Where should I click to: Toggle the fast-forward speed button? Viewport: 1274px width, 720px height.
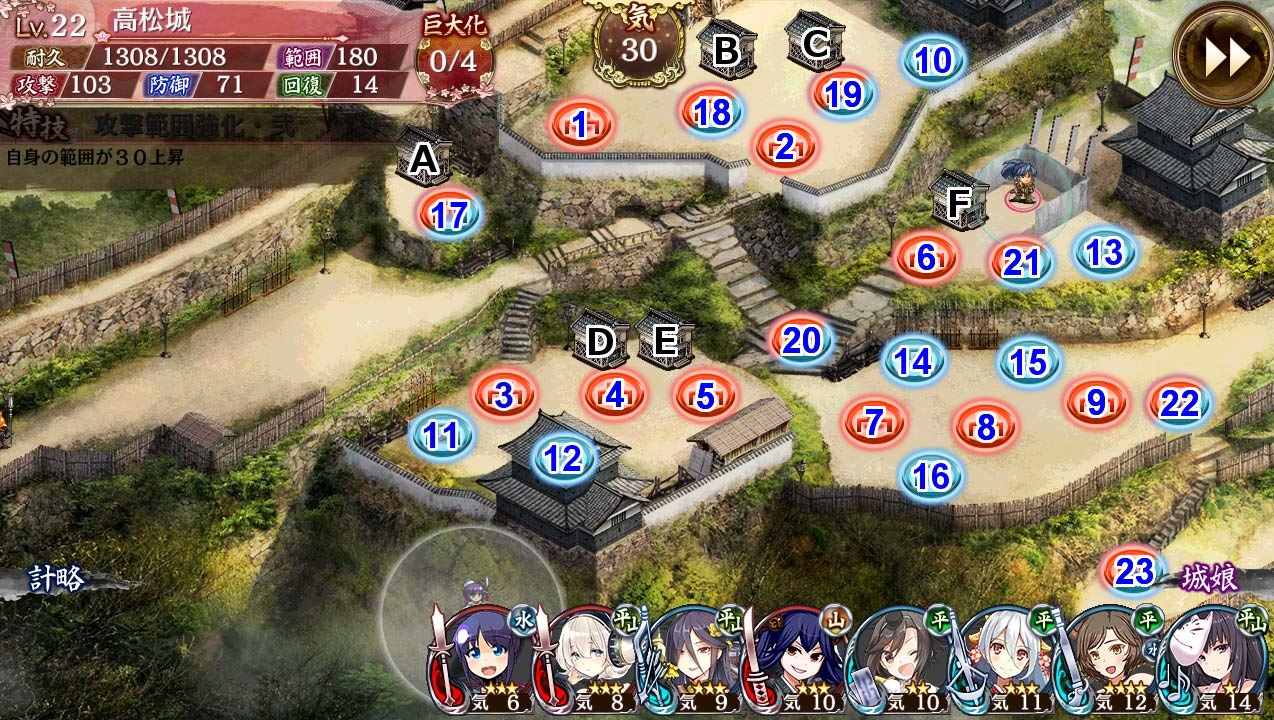(1222, 57)
